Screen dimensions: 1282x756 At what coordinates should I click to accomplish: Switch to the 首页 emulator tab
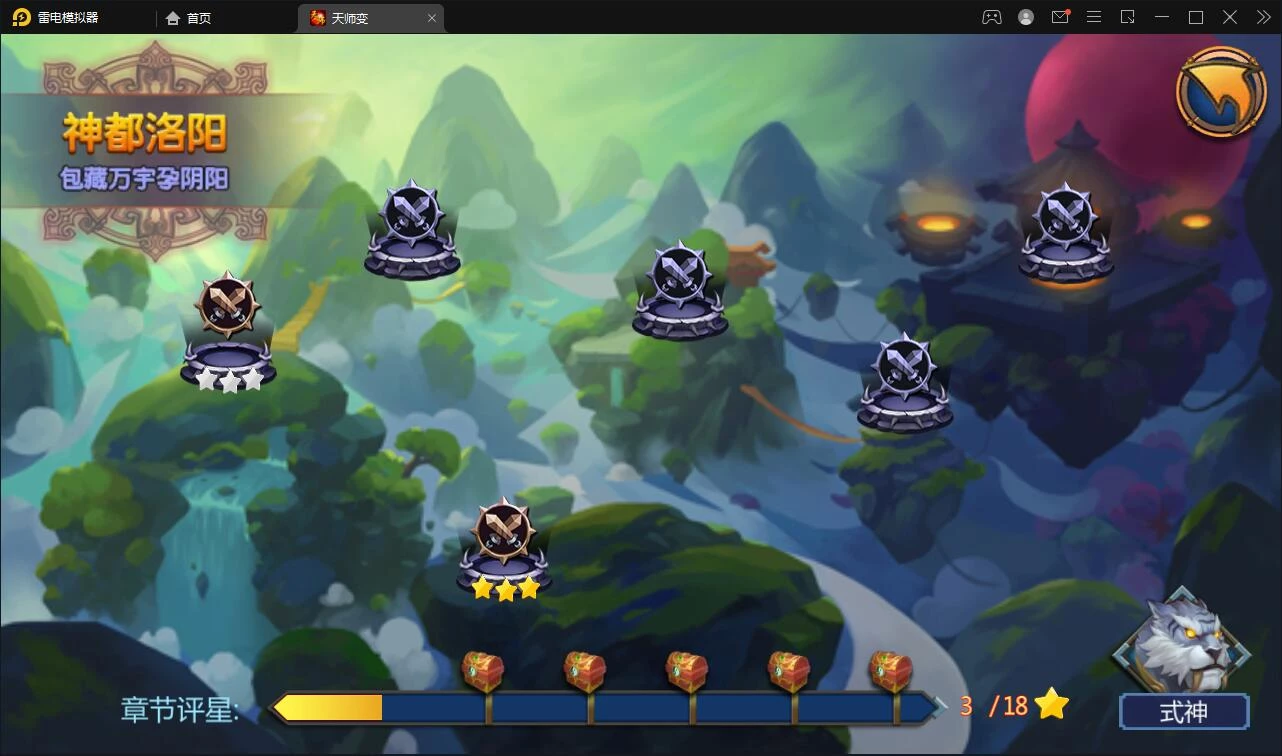click(x=189, y=18)
